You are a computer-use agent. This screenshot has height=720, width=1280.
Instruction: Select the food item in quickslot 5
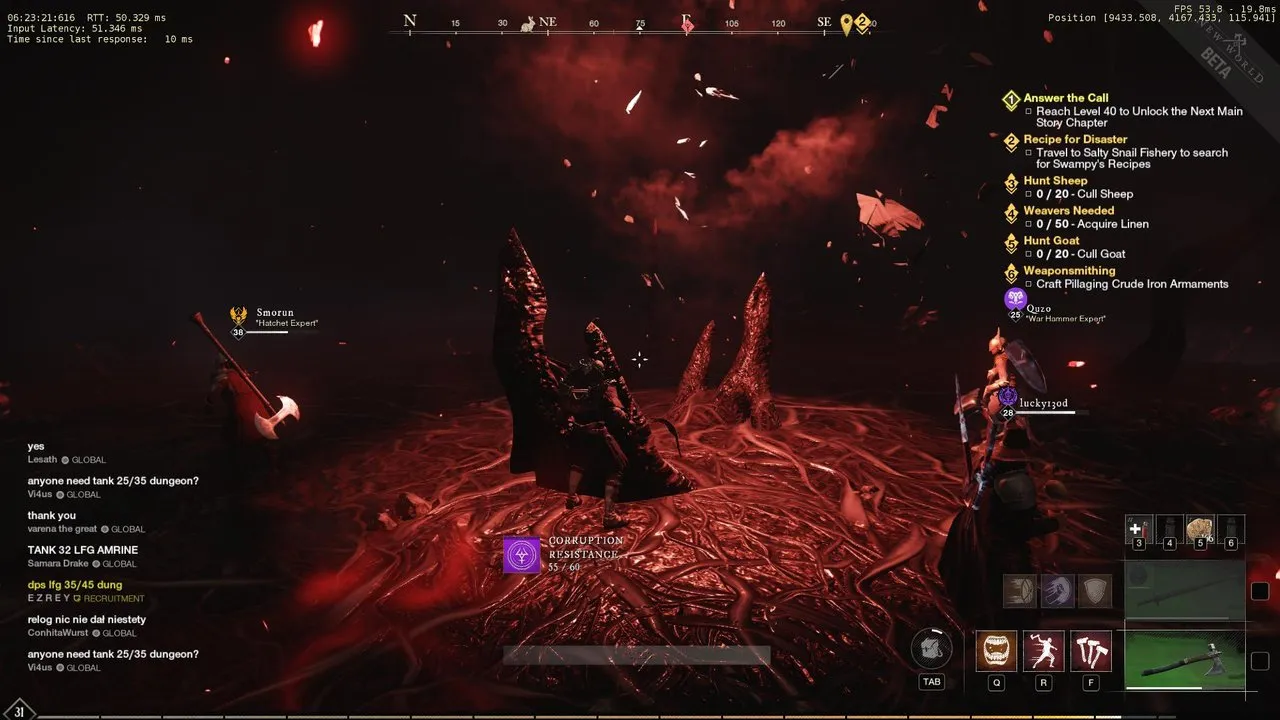pos(1200,528)
